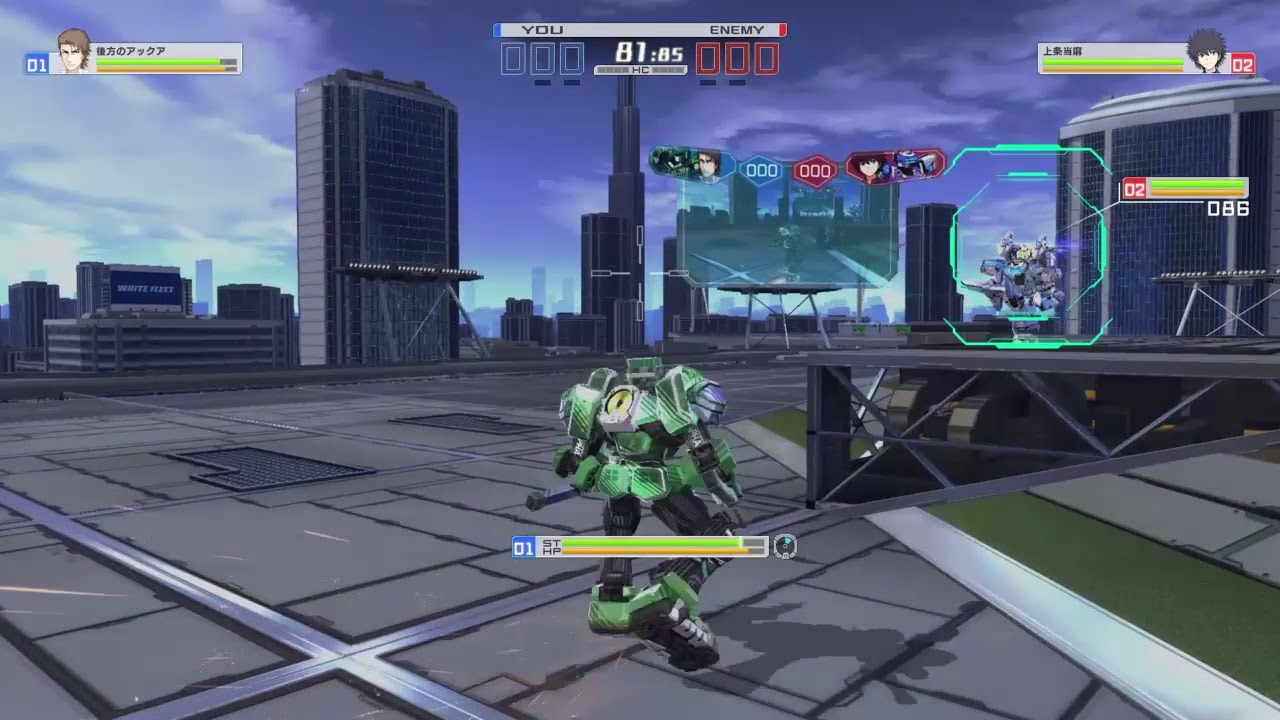Screen dimensions: 1280x720
Task: Click the red team 000 score counter
Action: [815, 170]
